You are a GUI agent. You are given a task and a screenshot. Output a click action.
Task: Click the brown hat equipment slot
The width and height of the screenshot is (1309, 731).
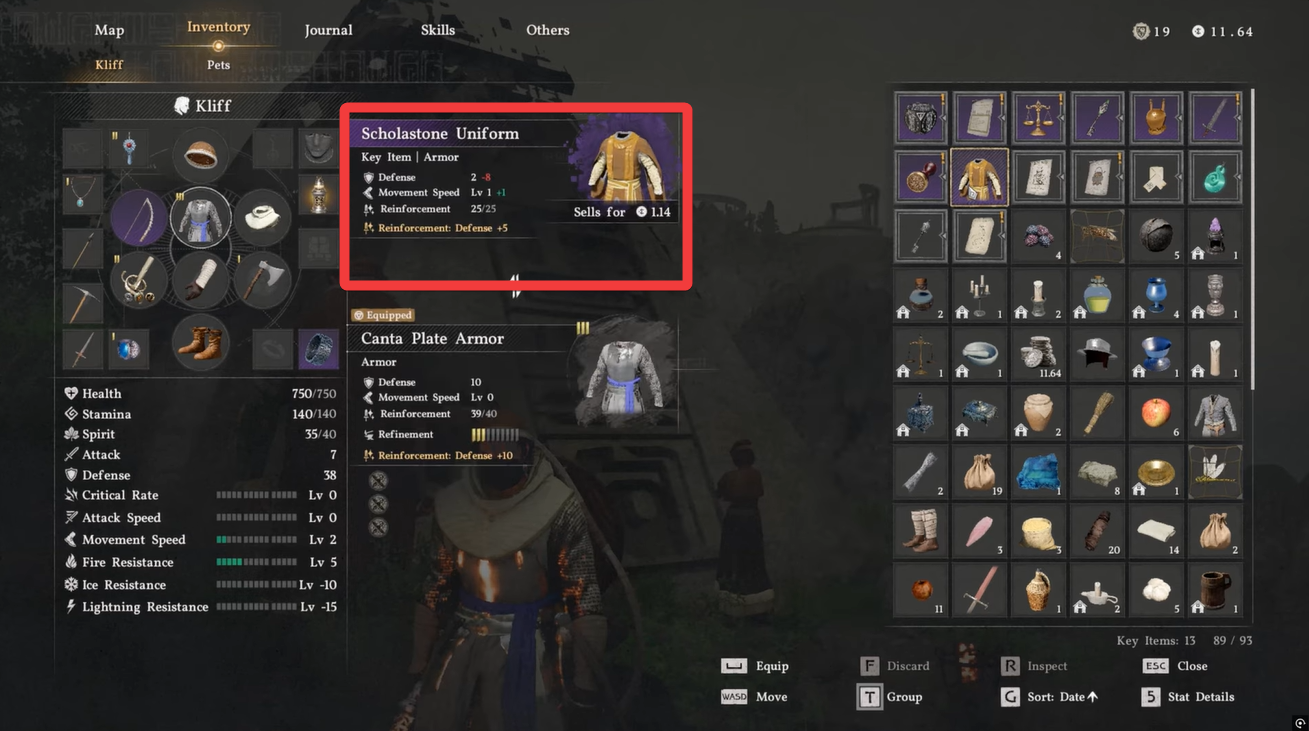pos(201,155)
